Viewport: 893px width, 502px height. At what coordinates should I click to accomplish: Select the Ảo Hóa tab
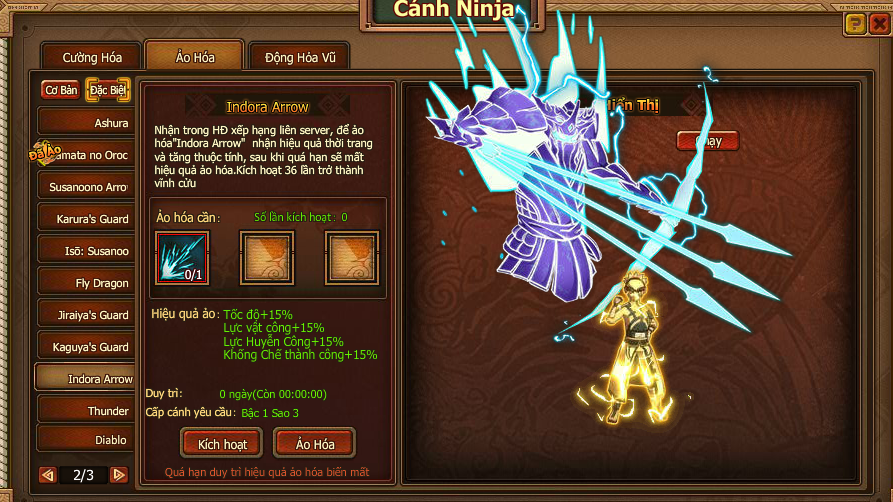[x=195, y=57]
